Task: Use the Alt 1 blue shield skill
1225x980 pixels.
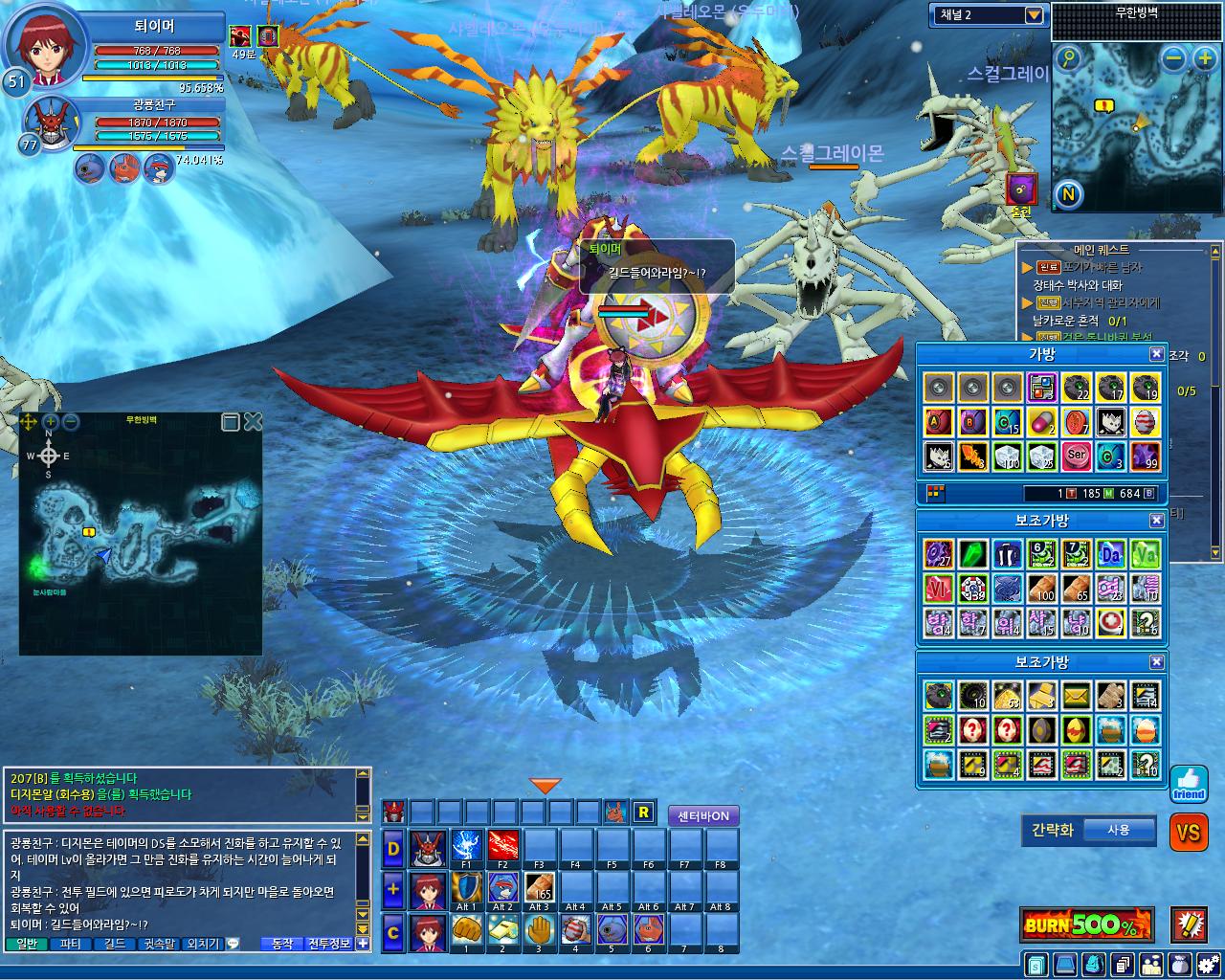Action: click(467, 890)
